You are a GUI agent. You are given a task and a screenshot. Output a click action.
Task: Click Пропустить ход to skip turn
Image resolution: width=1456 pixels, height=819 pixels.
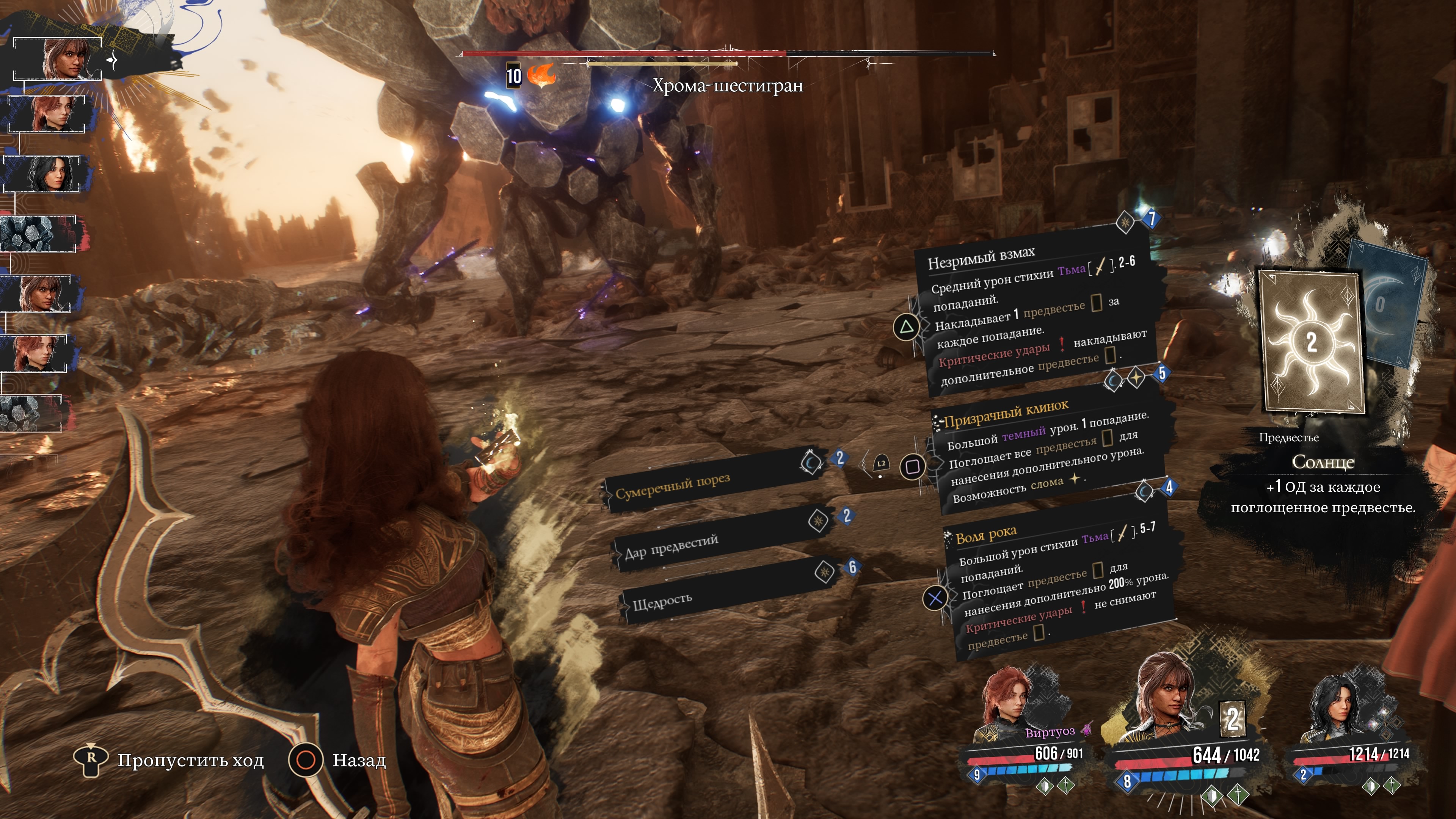click(x=169, y=760)
